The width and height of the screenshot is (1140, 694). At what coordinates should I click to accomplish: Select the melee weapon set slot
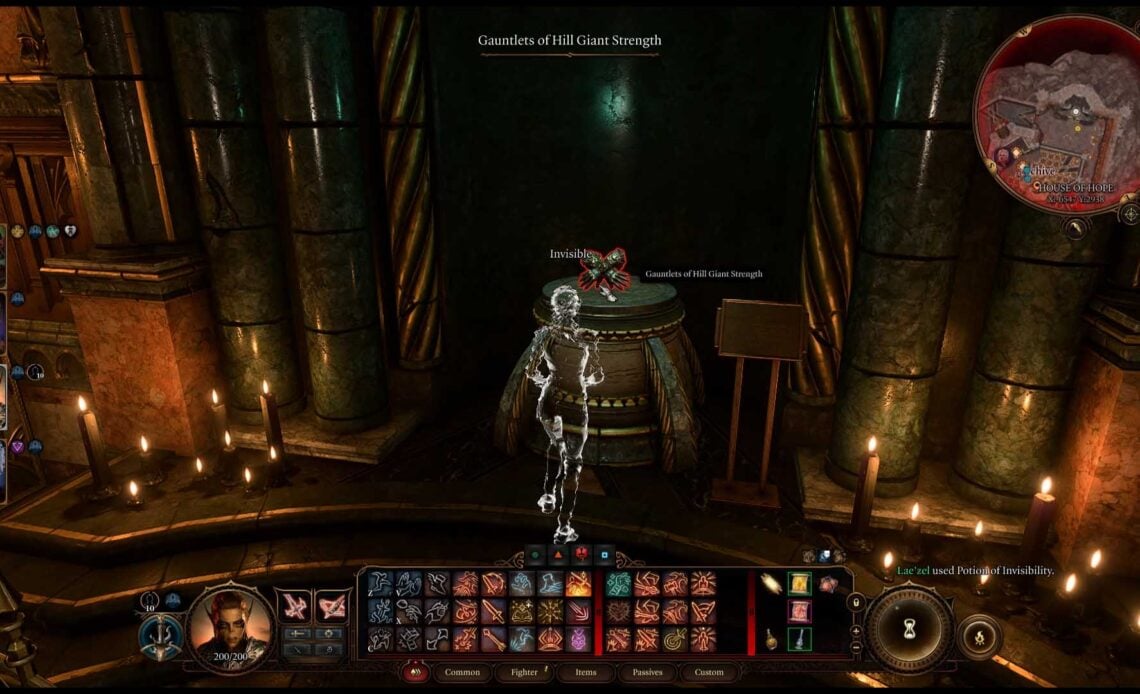point(294,604)
